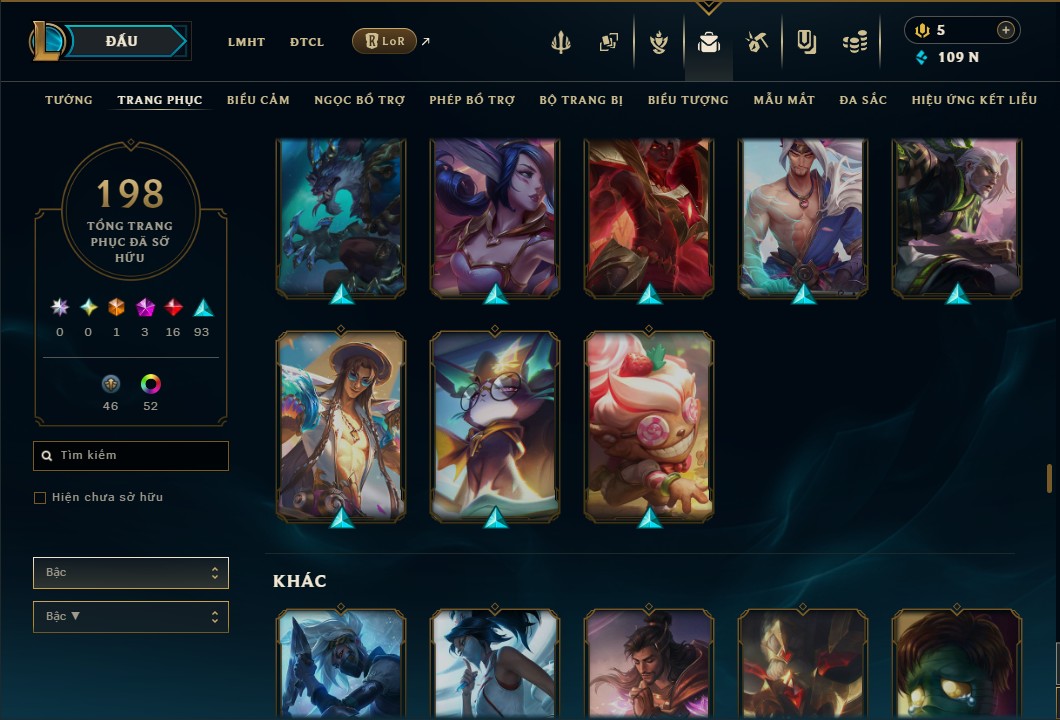Switch to the ĐA SẮC chromas tab
Screen dimensions: 1060x720
(x=863, y=100)
